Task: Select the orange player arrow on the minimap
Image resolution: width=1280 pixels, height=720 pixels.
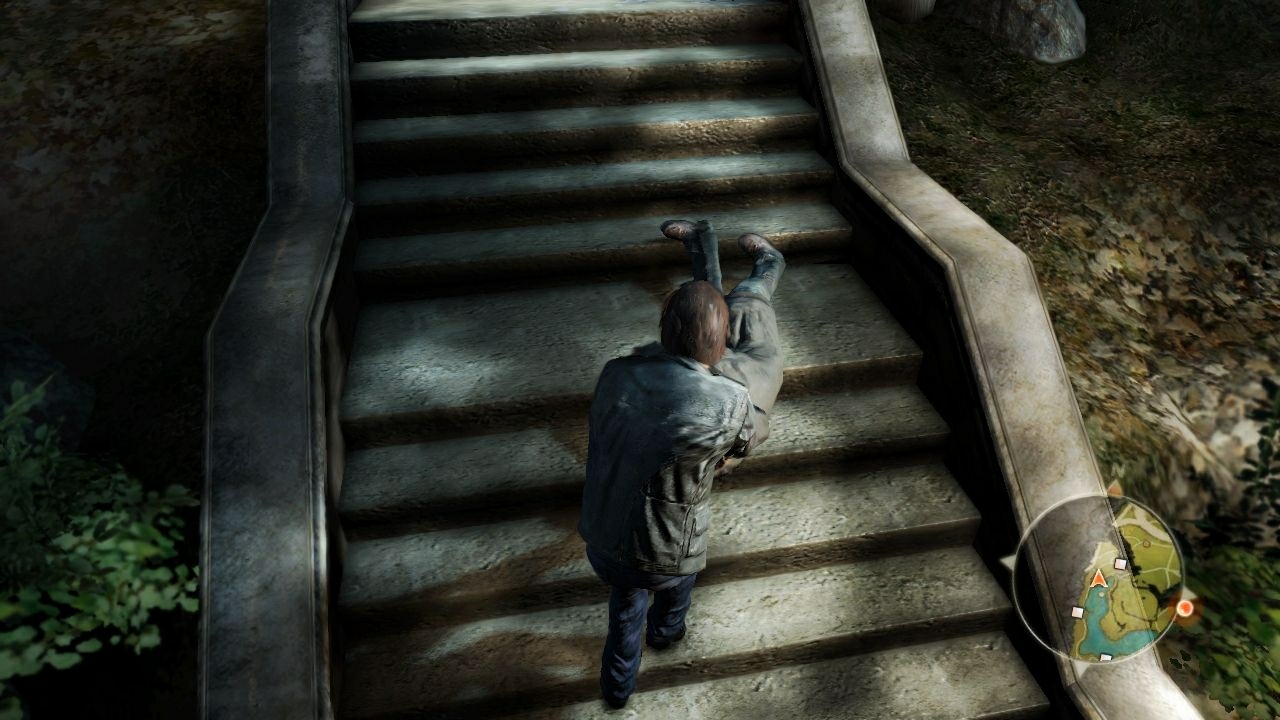Action: coord(1099,578)
